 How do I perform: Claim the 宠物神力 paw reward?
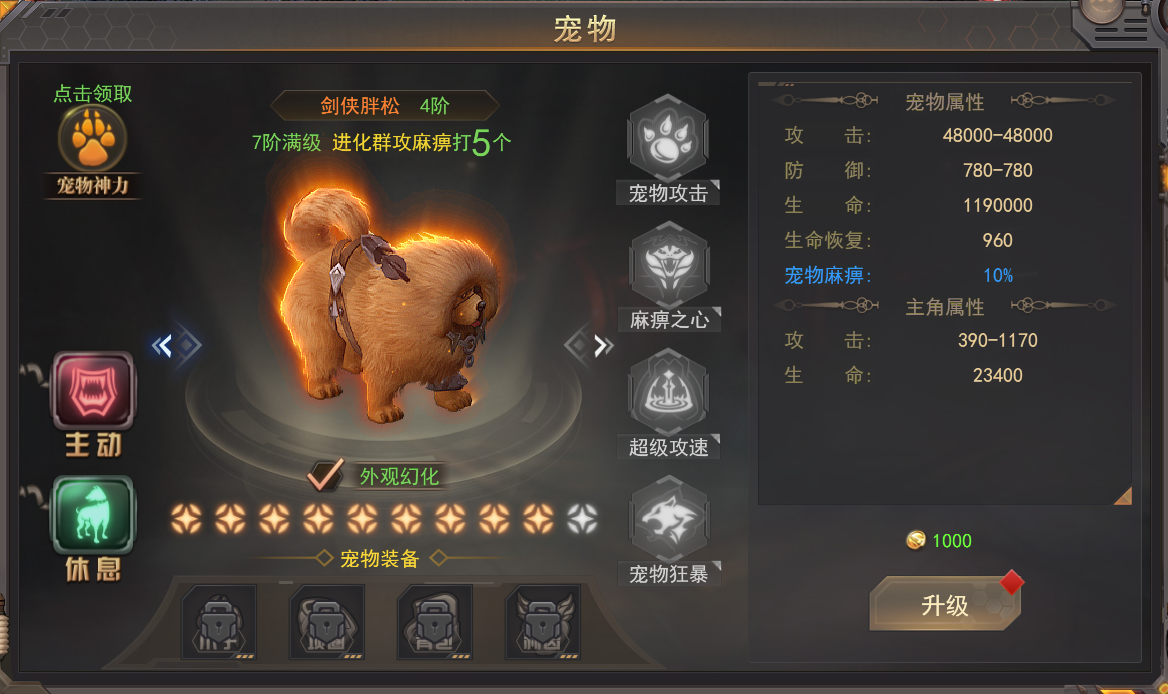tap(92, 140)
